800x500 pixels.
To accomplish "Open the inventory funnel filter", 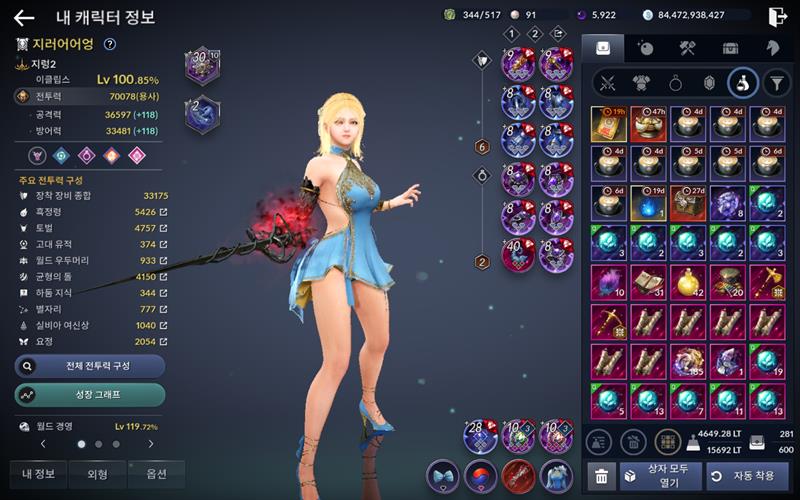I will click(776, 82).
